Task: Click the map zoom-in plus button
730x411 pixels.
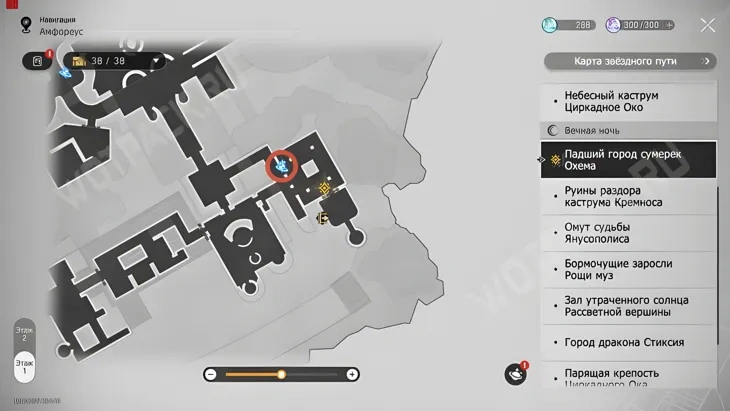Action: (x=352, y=374)
